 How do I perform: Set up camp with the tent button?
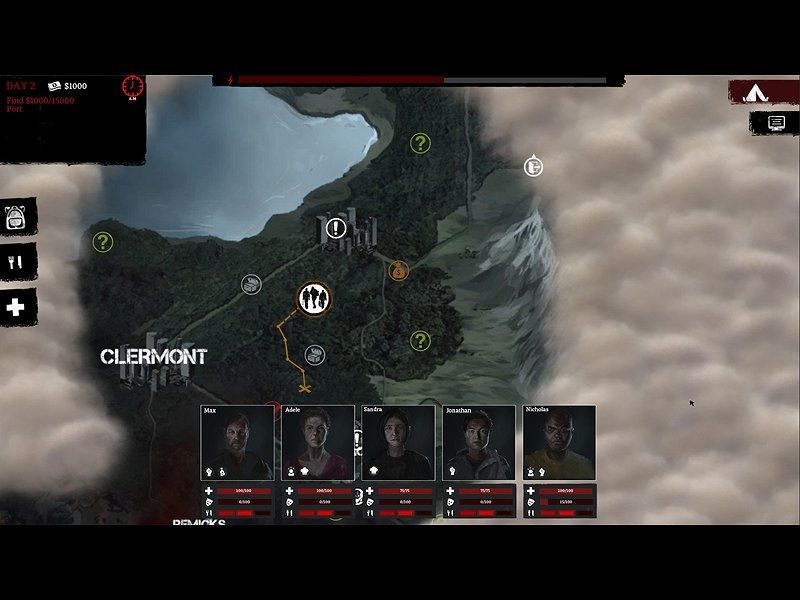[x=762, y=92]
